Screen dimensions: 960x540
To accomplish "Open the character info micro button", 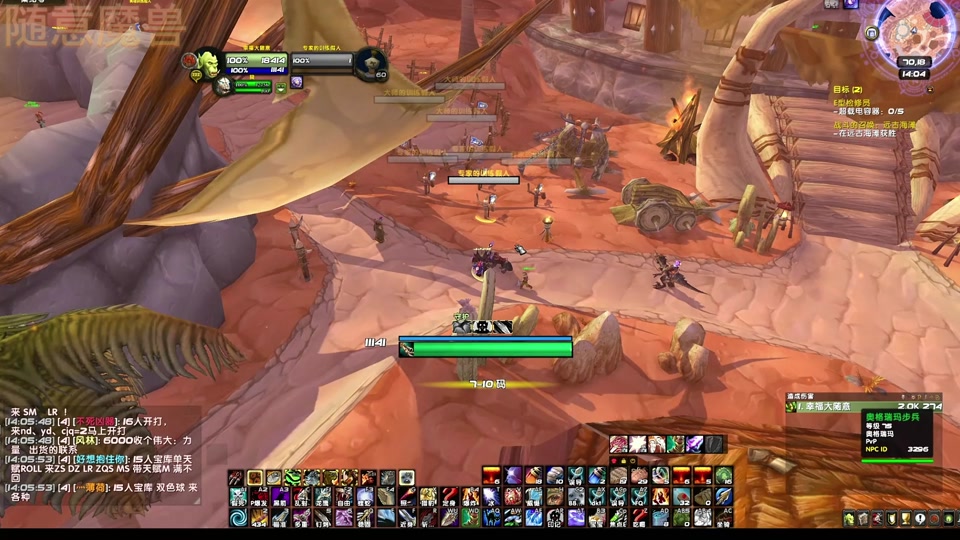I will [x=848, y=518].
